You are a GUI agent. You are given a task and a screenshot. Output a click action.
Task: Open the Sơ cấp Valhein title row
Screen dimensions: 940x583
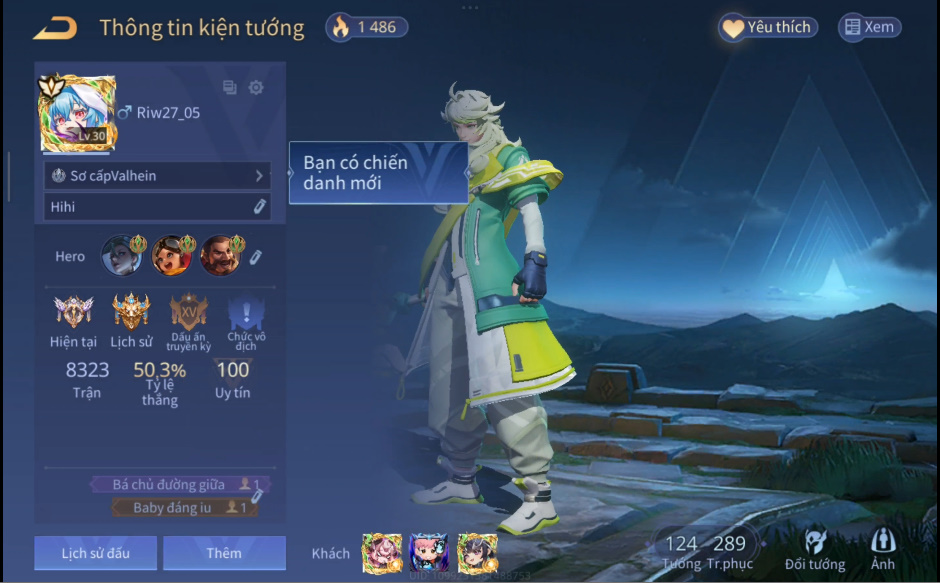157,176
